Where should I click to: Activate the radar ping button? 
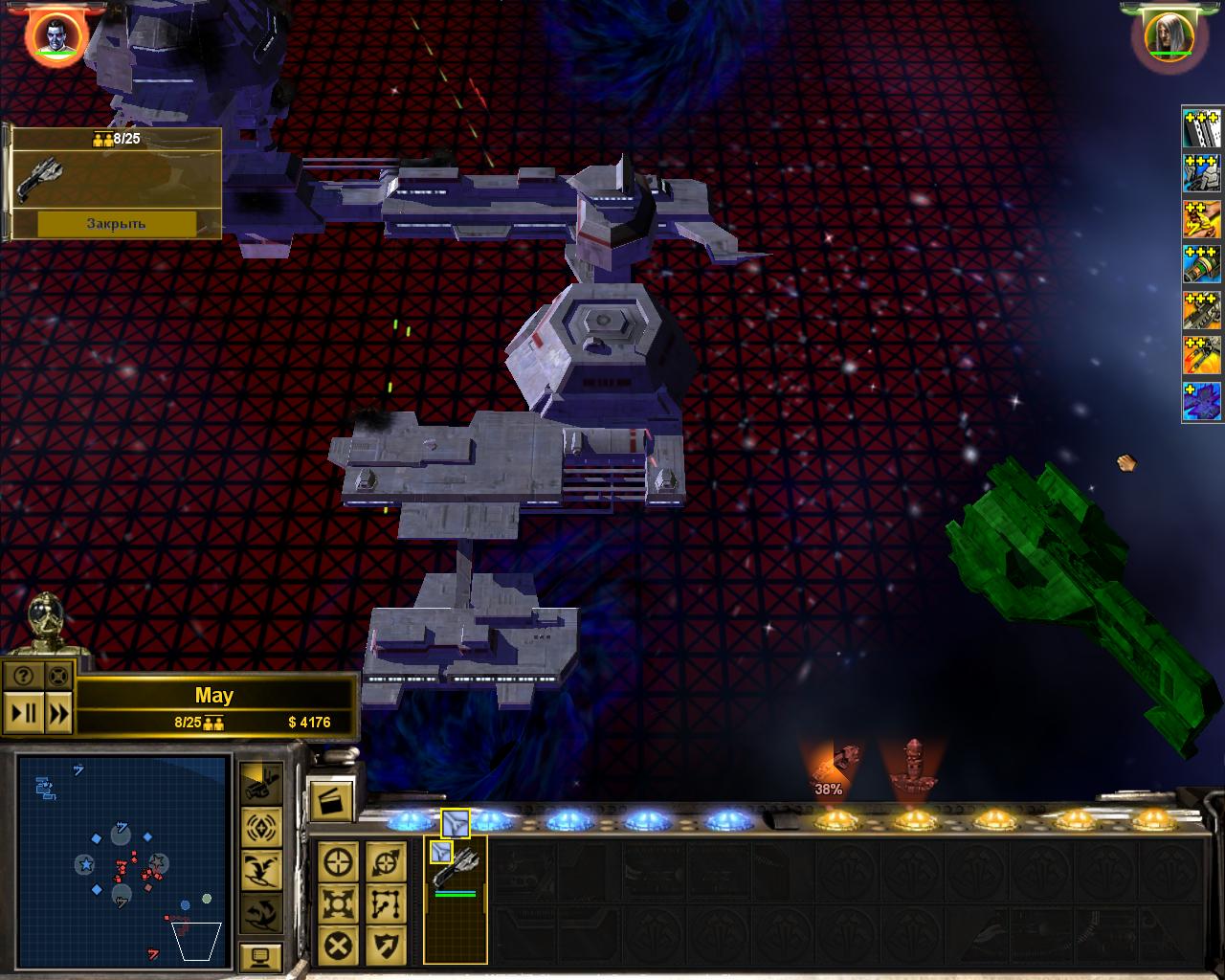coord(260,826)
